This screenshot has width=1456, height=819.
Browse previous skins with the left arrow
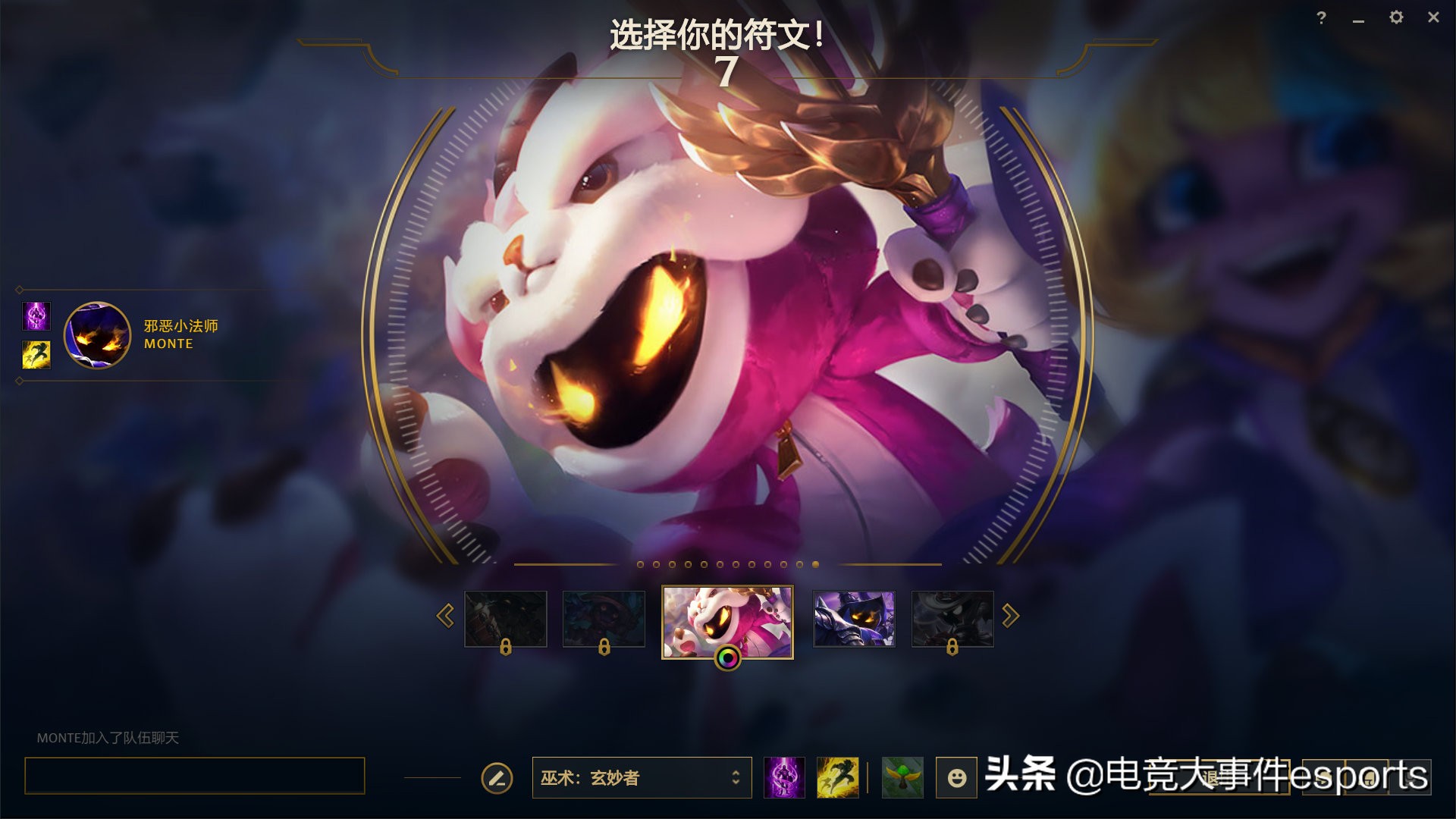[445, 616]
